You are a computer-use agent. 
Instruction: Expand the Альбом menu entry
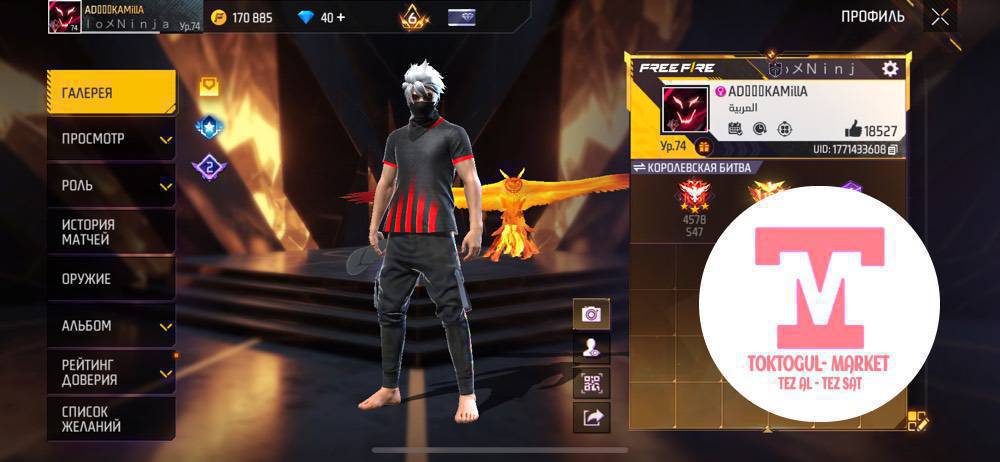[x=110, y=326]
